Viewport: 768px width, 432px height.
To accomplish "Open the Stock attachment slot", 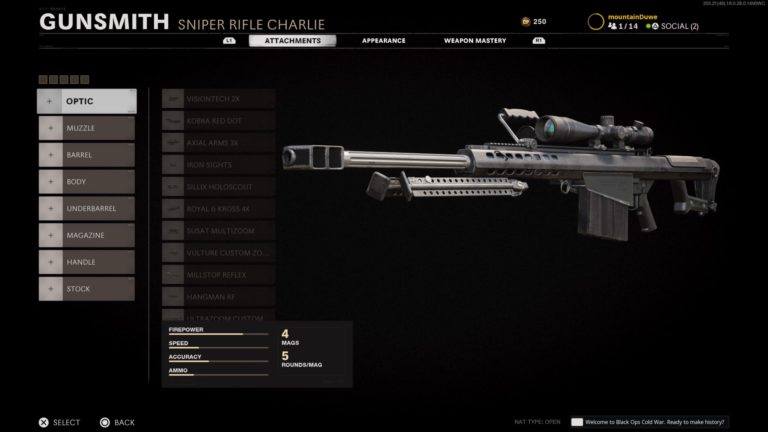I will click(86, 289).
